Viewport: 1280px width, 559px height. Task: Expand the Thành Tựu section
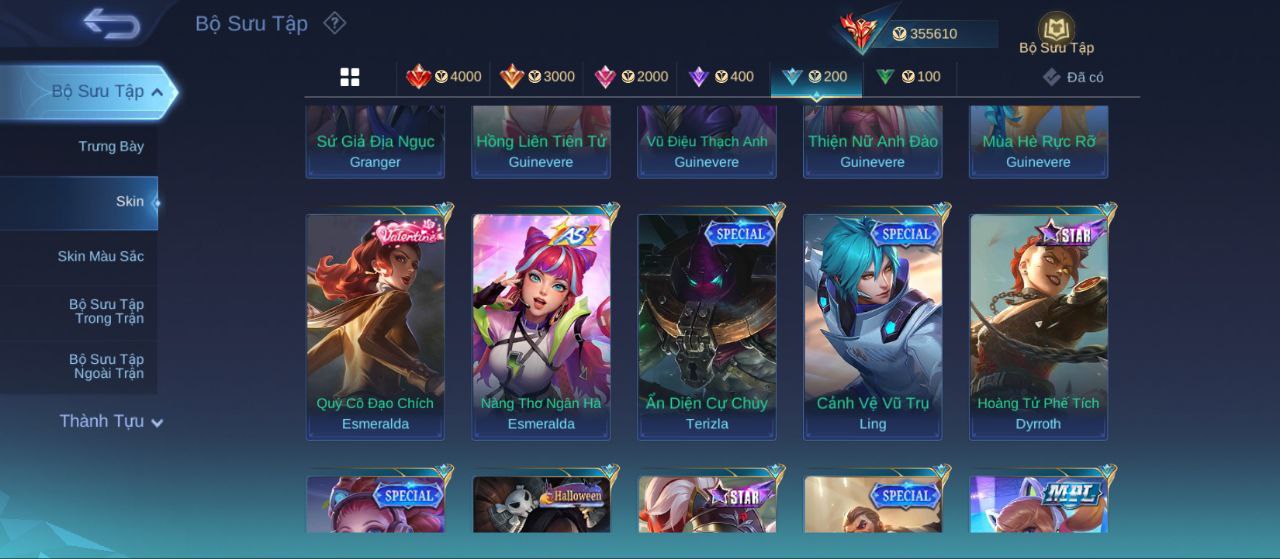tap(110, 422)
